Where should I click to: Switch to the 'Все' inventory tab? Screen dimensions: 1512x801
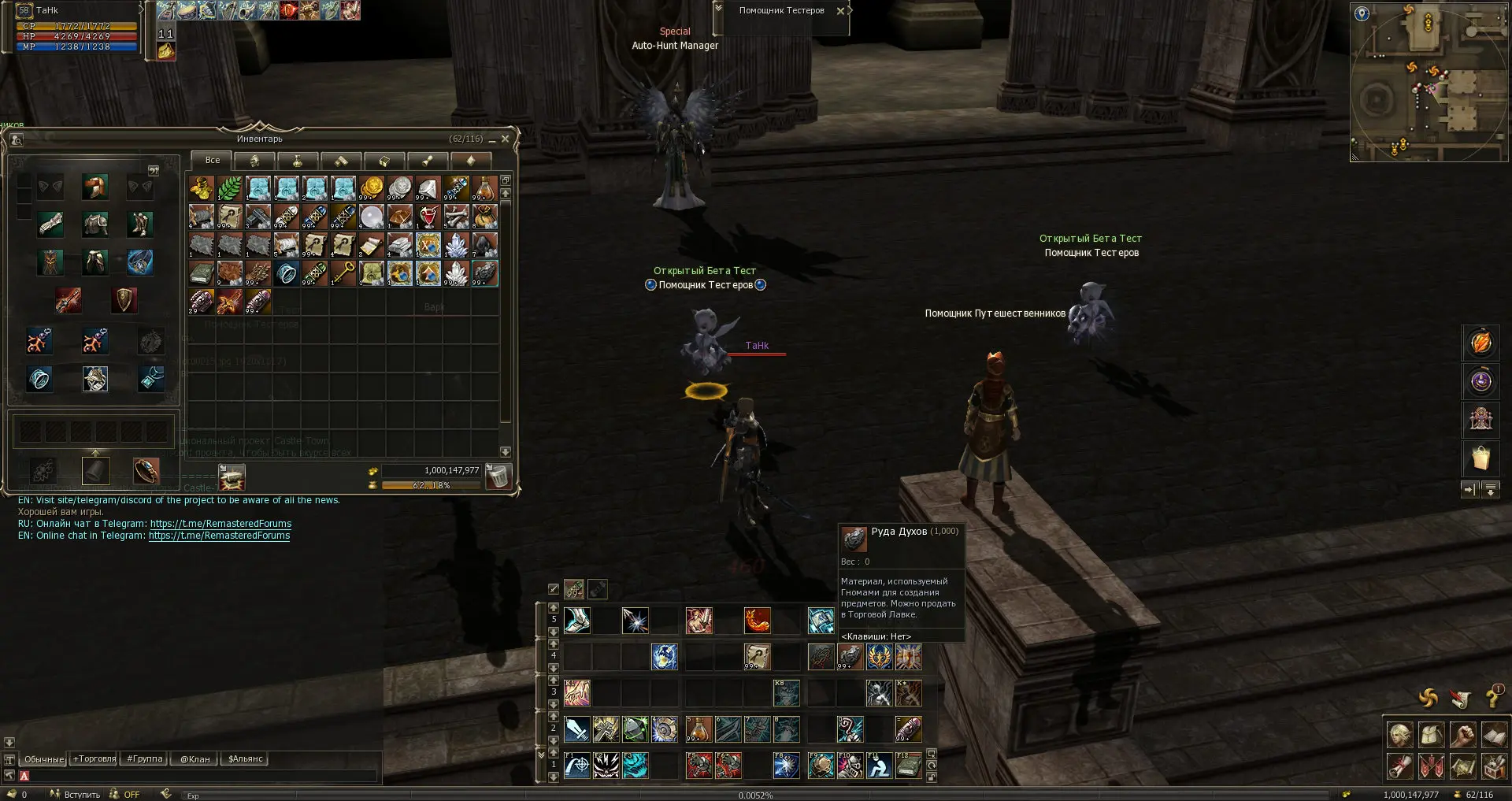(213, 160)
